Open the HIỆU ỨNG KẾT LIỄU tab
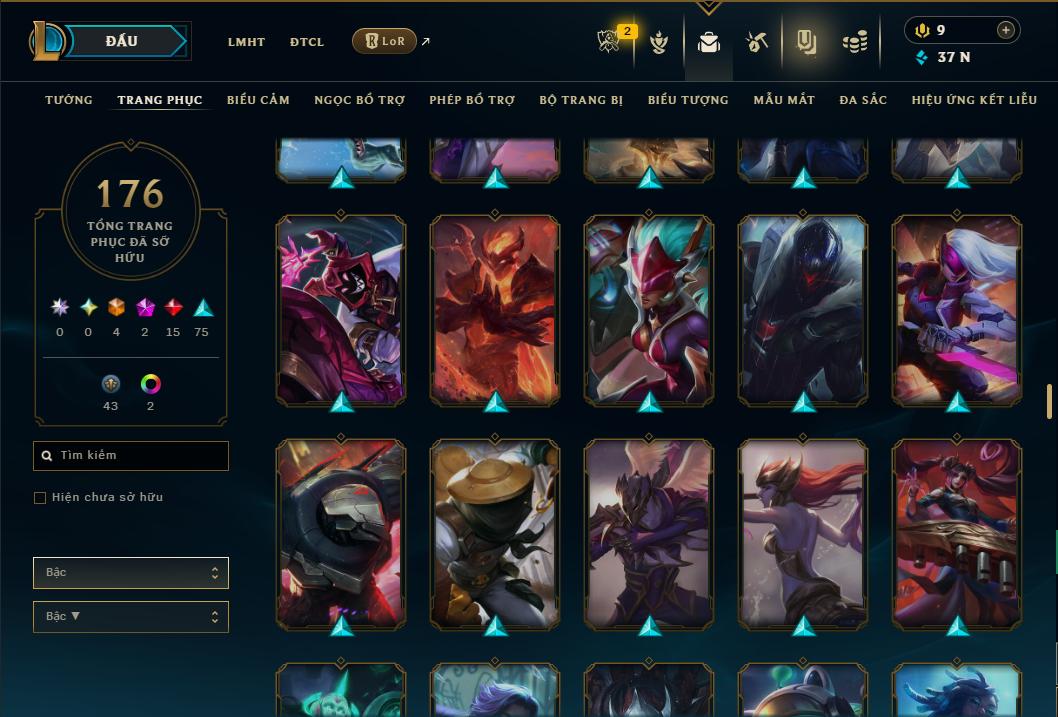This screenshot has width=1058, height=717. pyautogui.click(x=974, y=100)
